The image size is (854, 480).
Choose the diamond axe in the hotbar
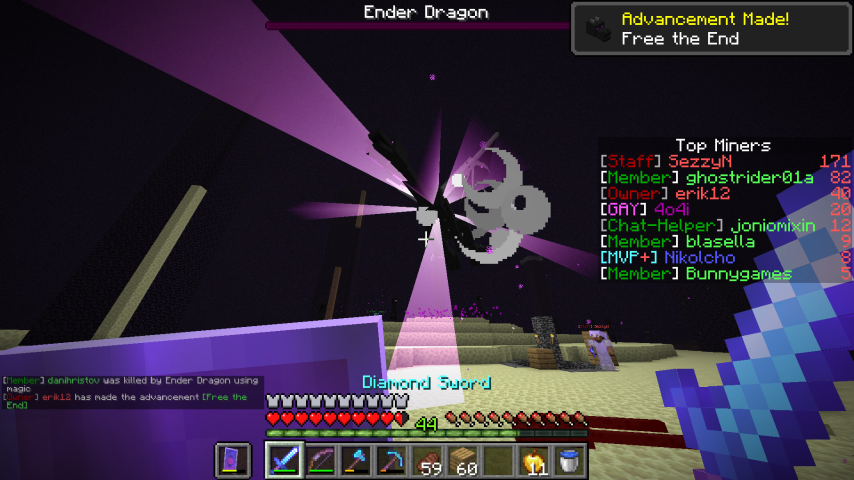[357, 461]
